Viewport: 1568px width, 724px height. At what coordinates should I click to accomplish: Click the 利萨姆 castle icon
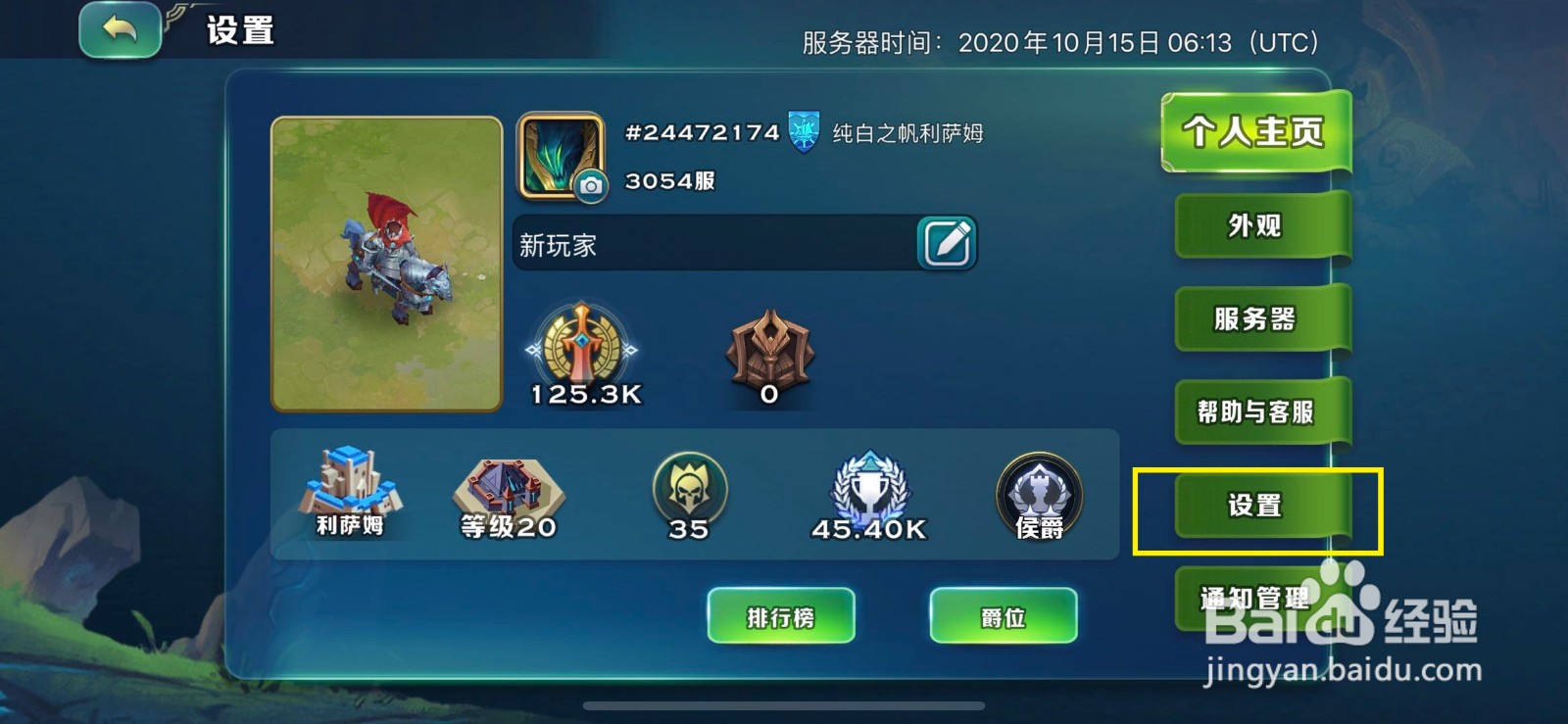(x=348, y=485)
